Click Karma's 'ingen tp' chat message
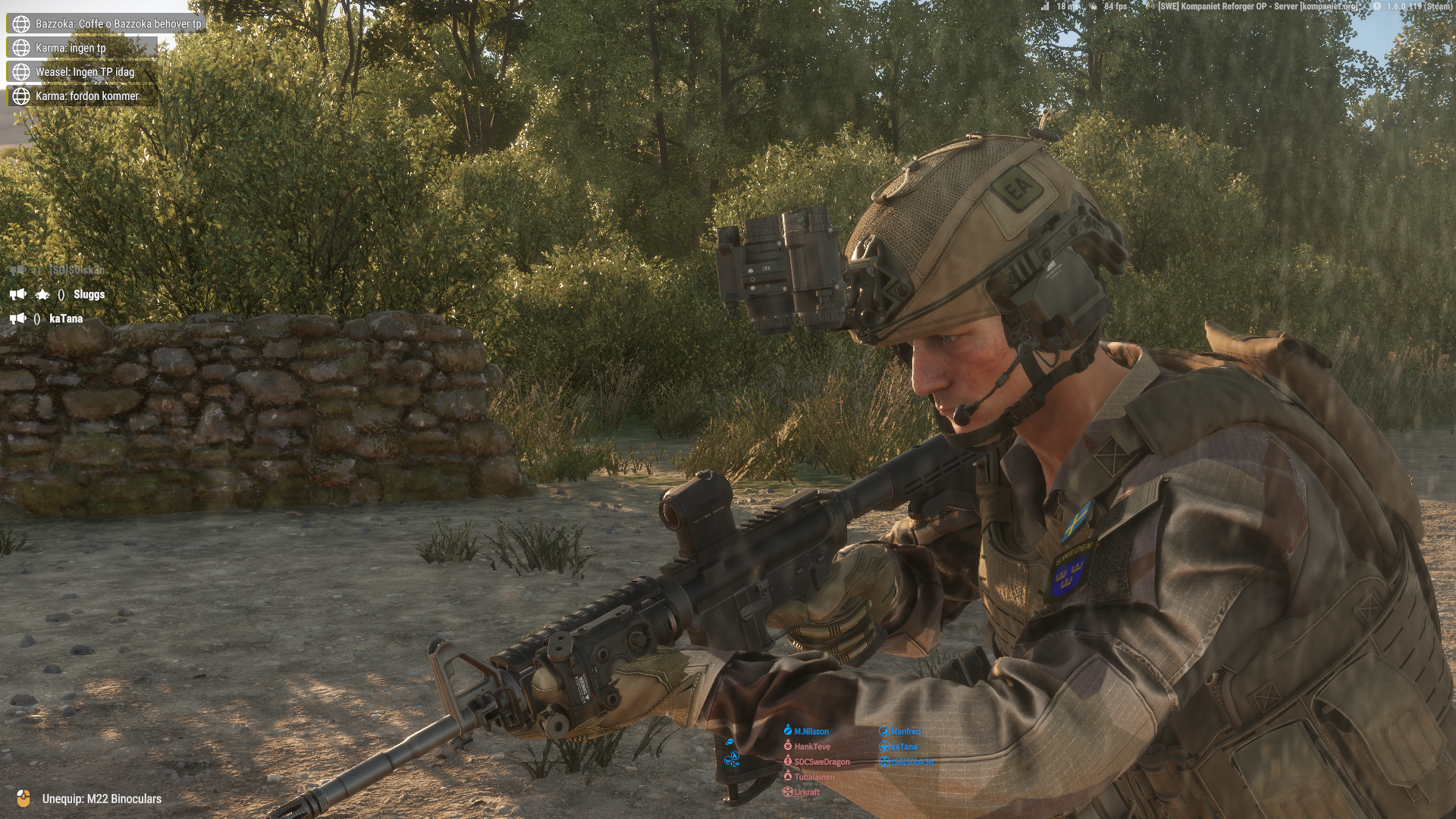Screen dimensions: 1456x819 71,48
